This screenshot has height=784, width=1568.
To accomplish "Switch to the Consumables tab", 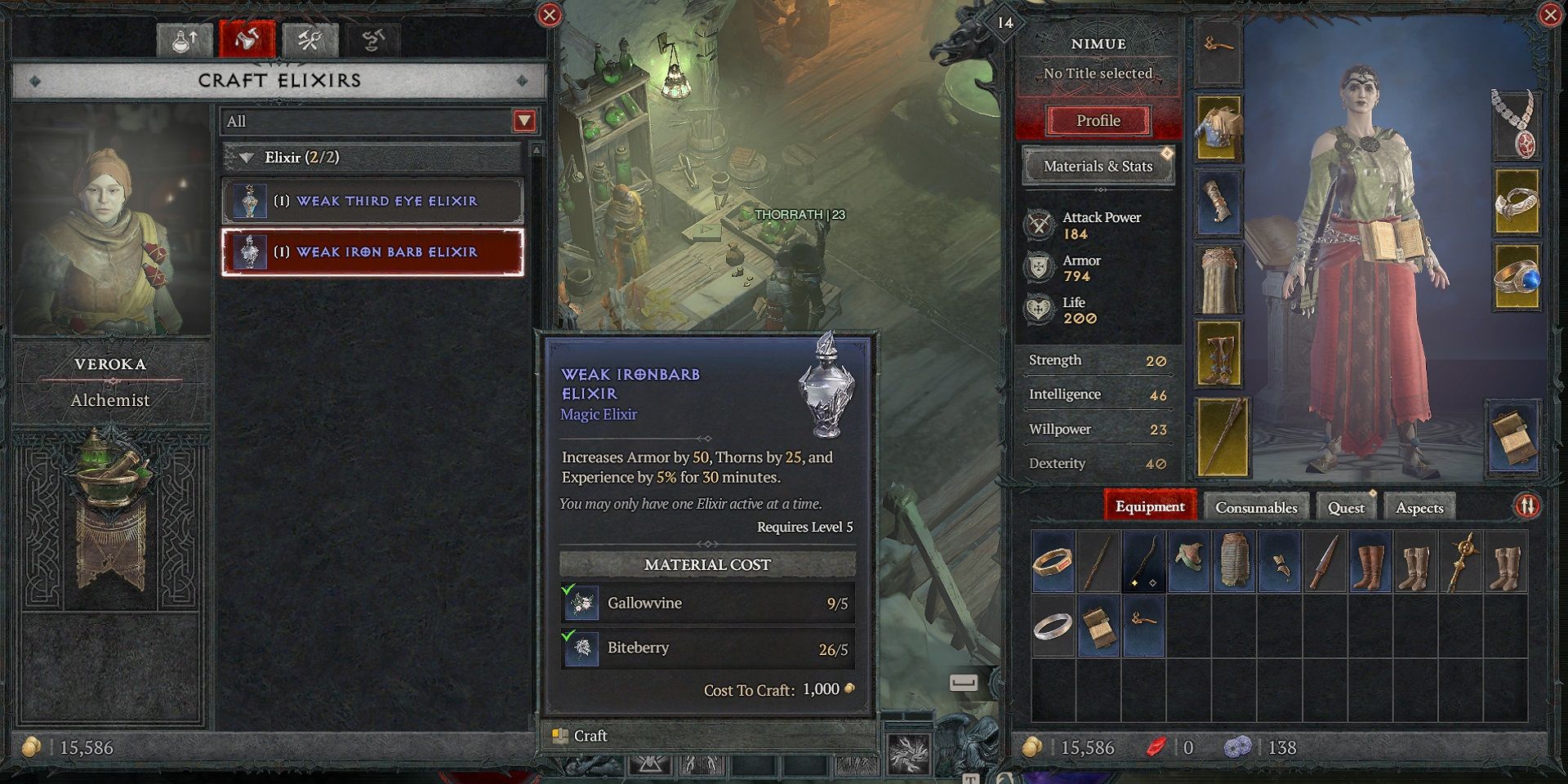I will tap(1258, 506).
